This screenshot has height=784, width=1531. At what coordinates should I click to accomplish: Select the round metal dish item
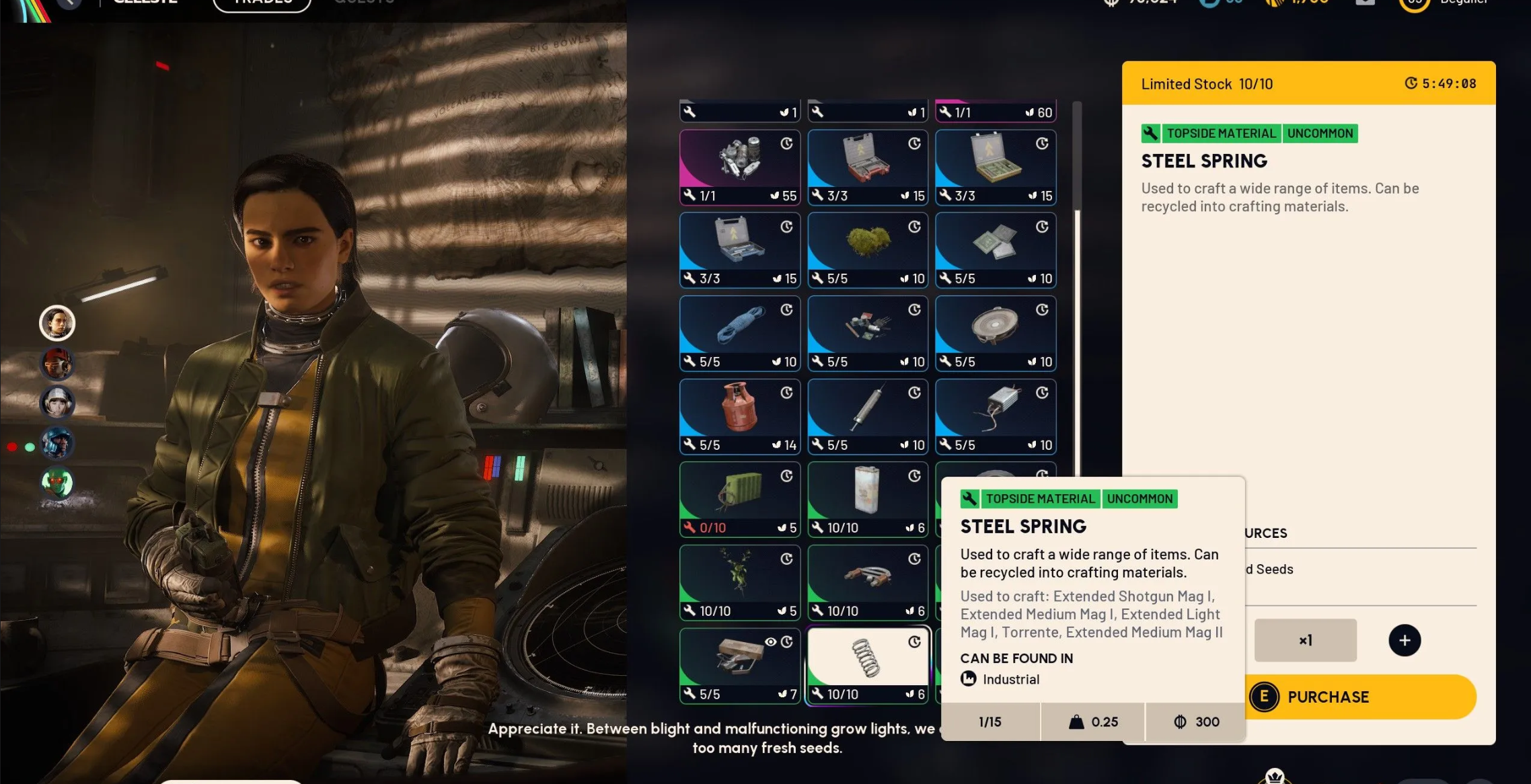click(995, 333)
